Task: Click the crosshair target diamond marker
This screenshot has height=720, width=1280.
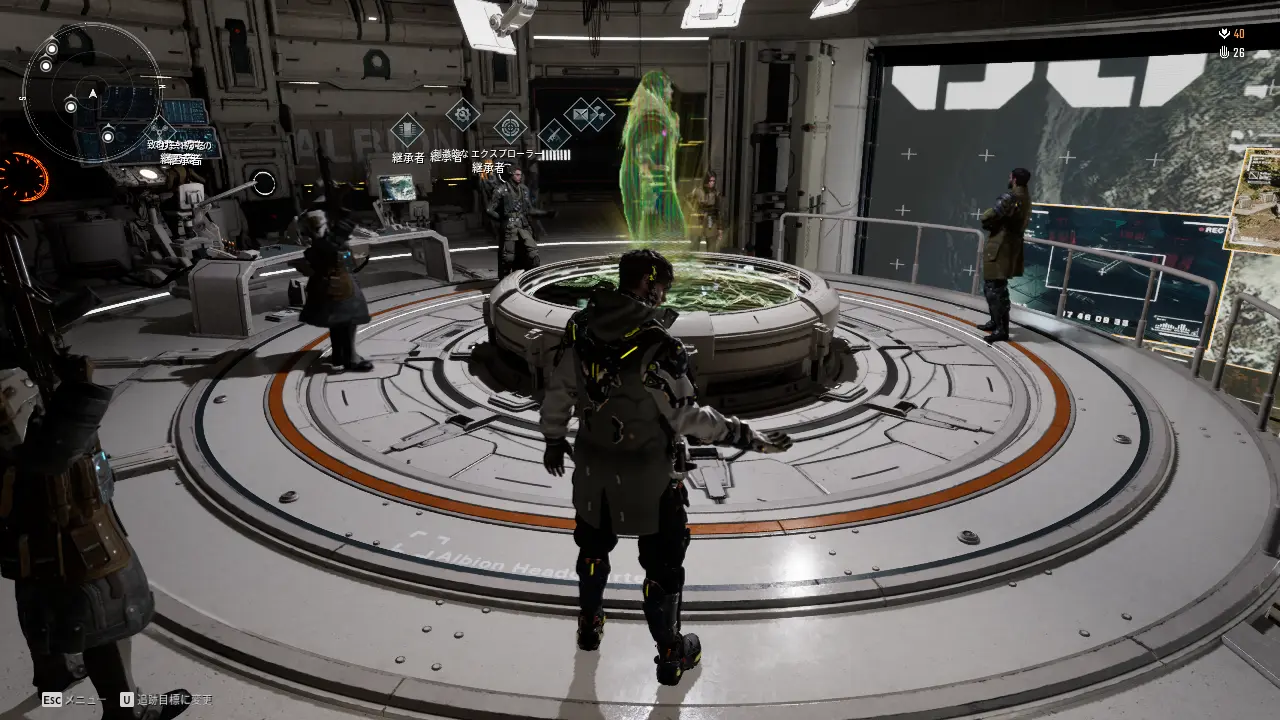Action: coord(510,127)
